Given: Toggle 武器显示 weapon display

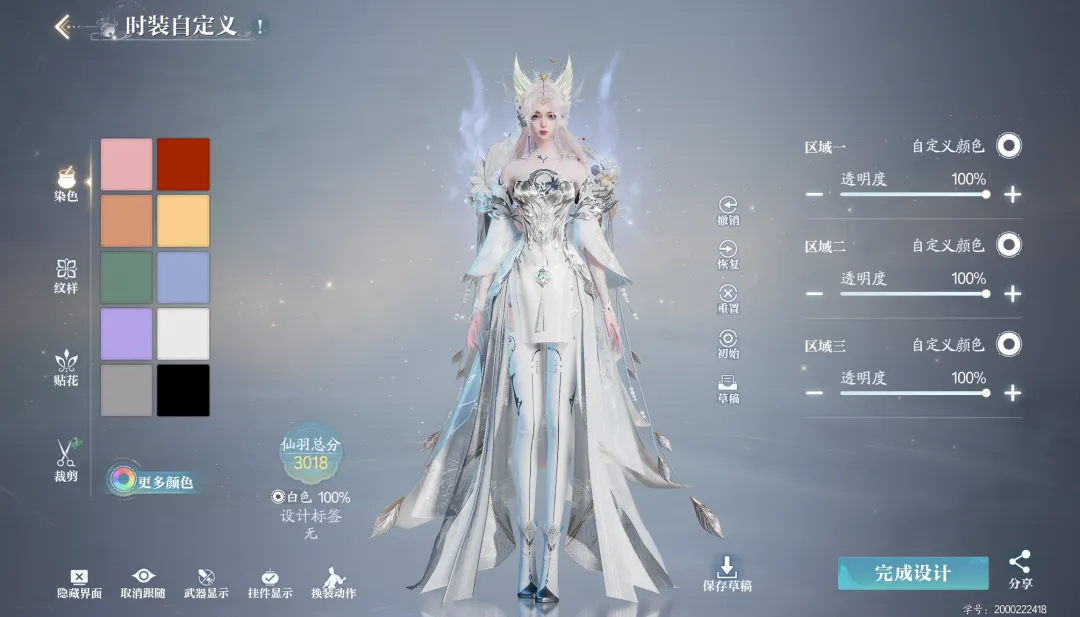Looking at the screenshot, I should (x=207, y=582).
